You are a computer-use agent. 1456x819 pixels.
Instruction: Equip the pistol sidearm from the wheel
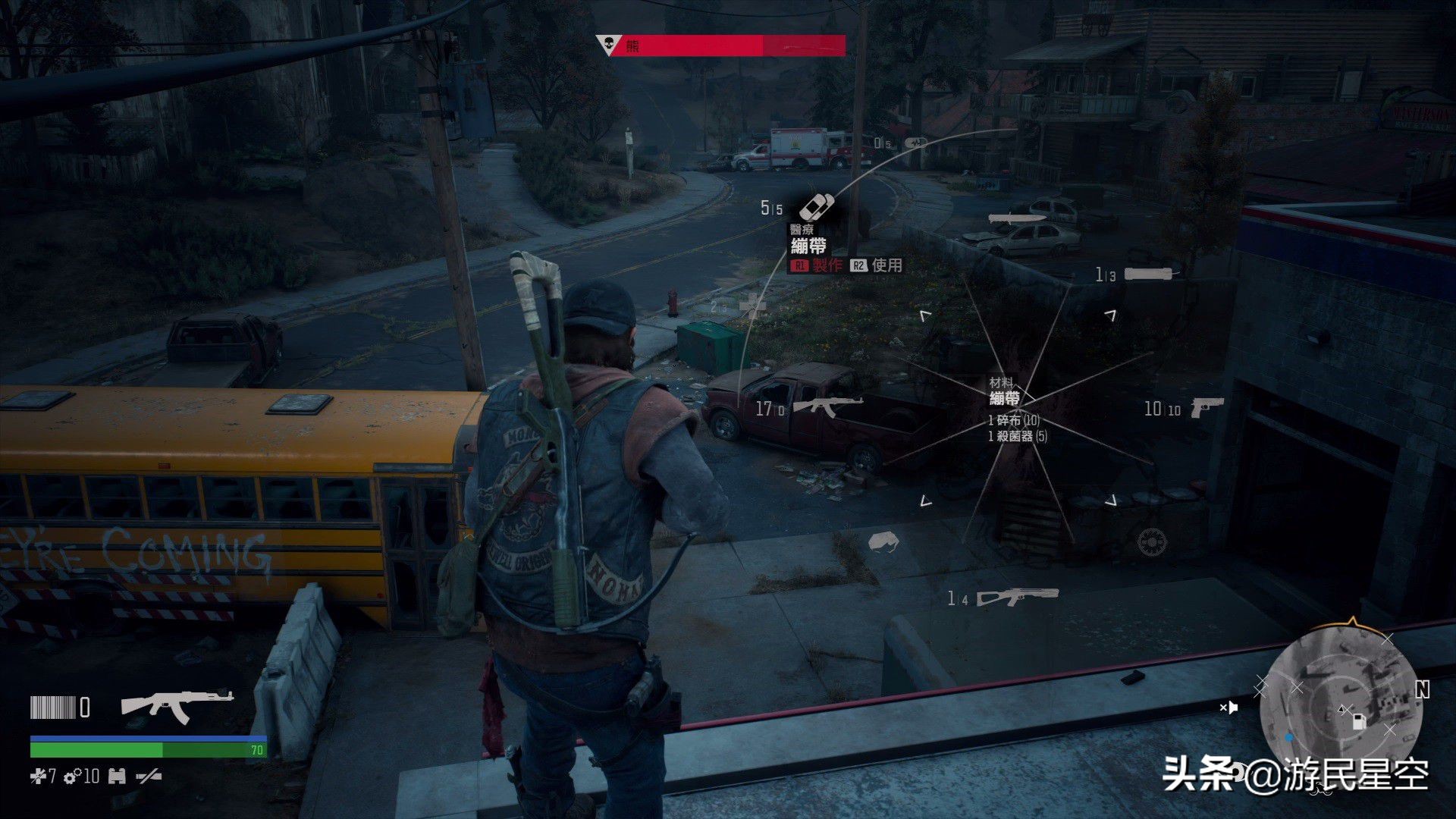[x=1207, y=407]
